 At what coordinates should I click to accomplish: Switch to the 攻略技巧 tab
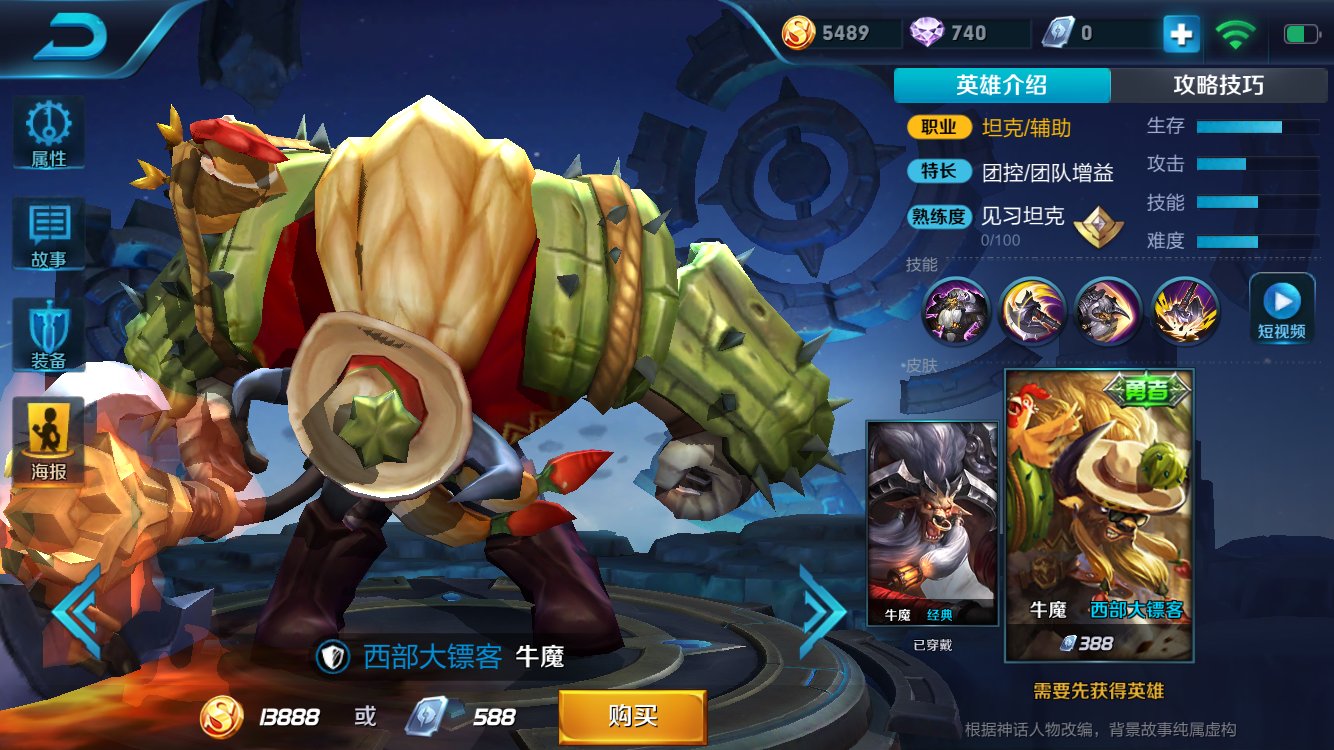click(1218, 86)
